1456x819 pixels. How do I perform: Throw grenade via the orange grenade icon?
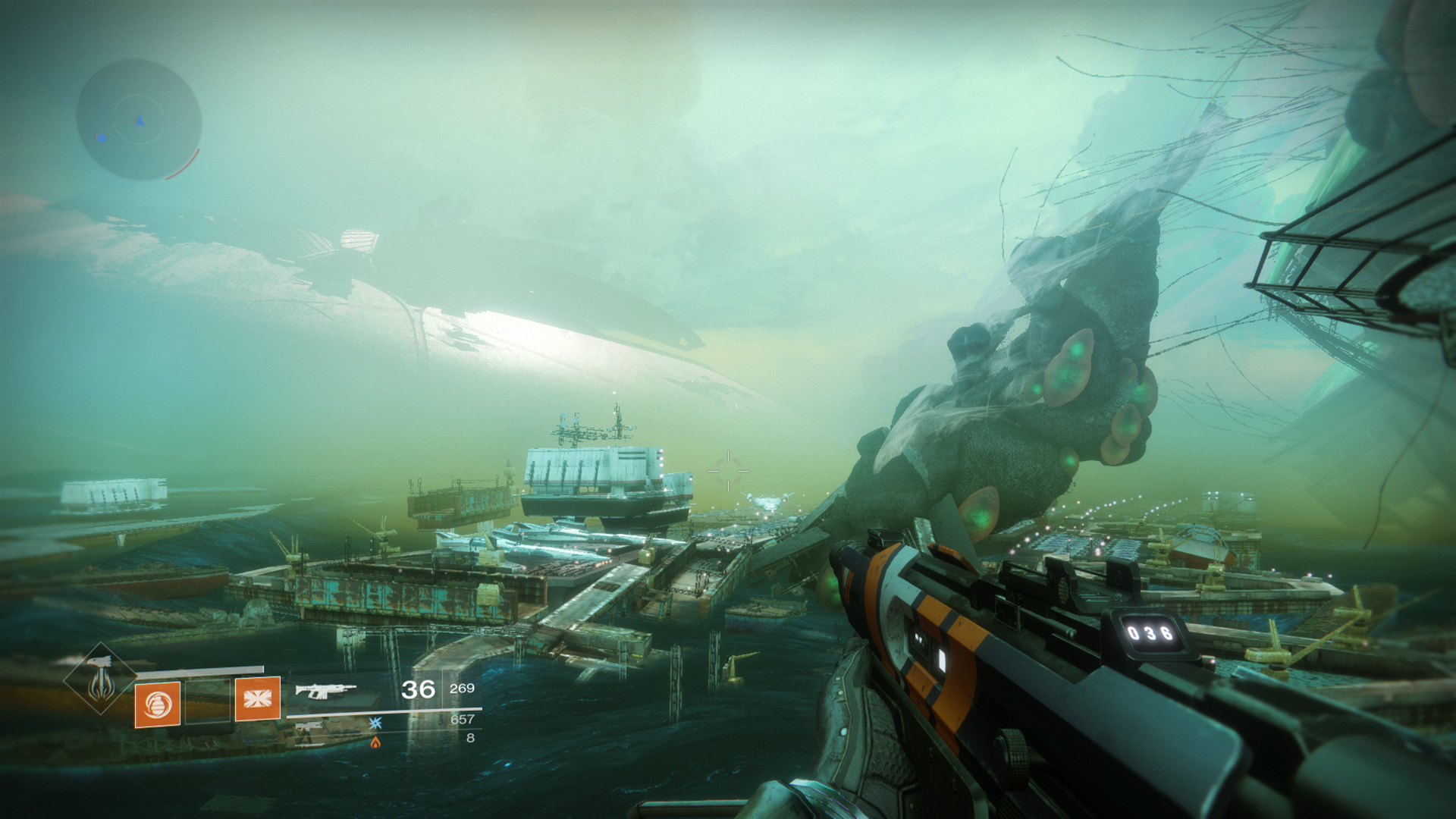158,704
